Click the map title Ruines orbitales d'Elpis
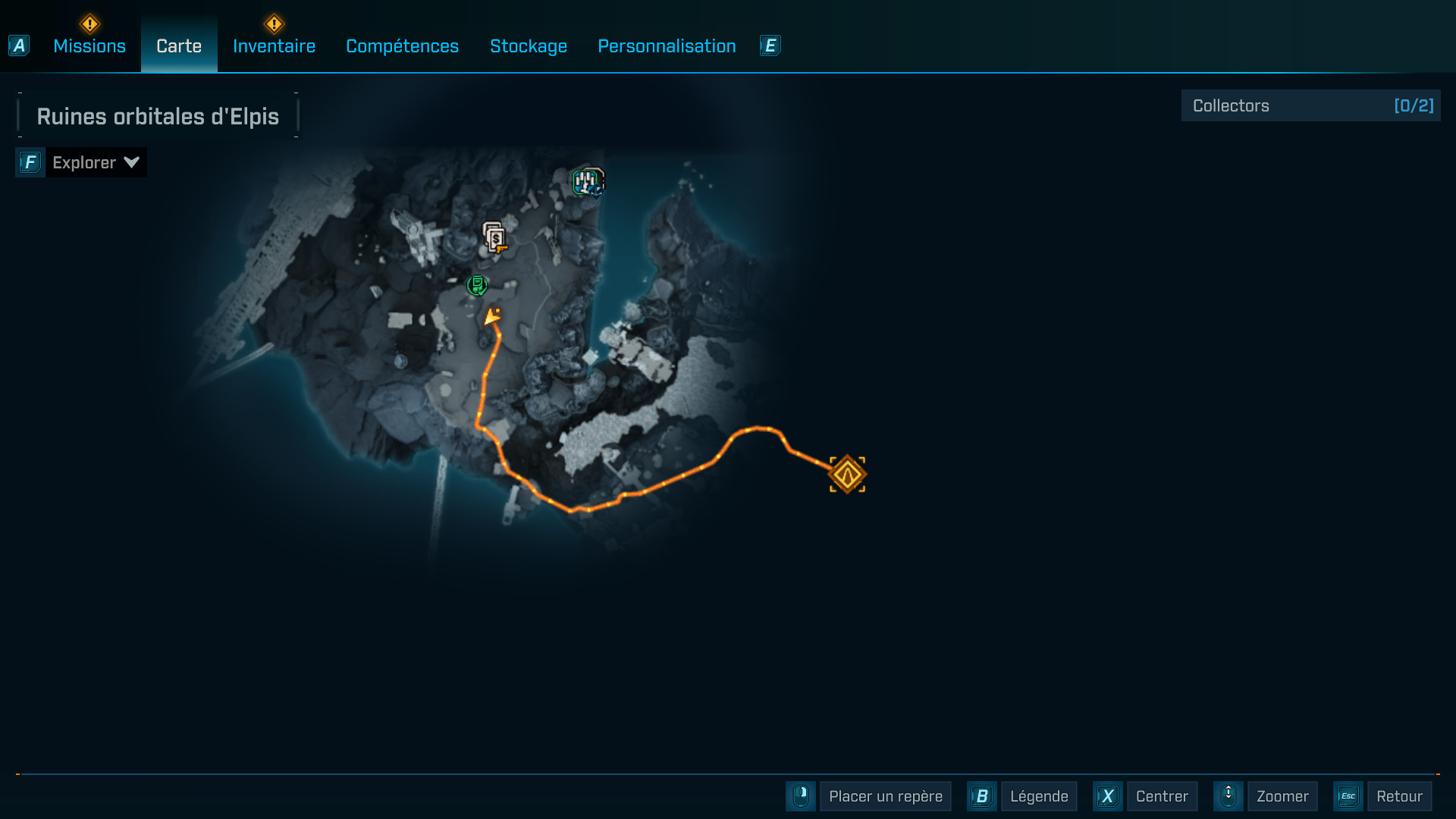 (157, 115)
